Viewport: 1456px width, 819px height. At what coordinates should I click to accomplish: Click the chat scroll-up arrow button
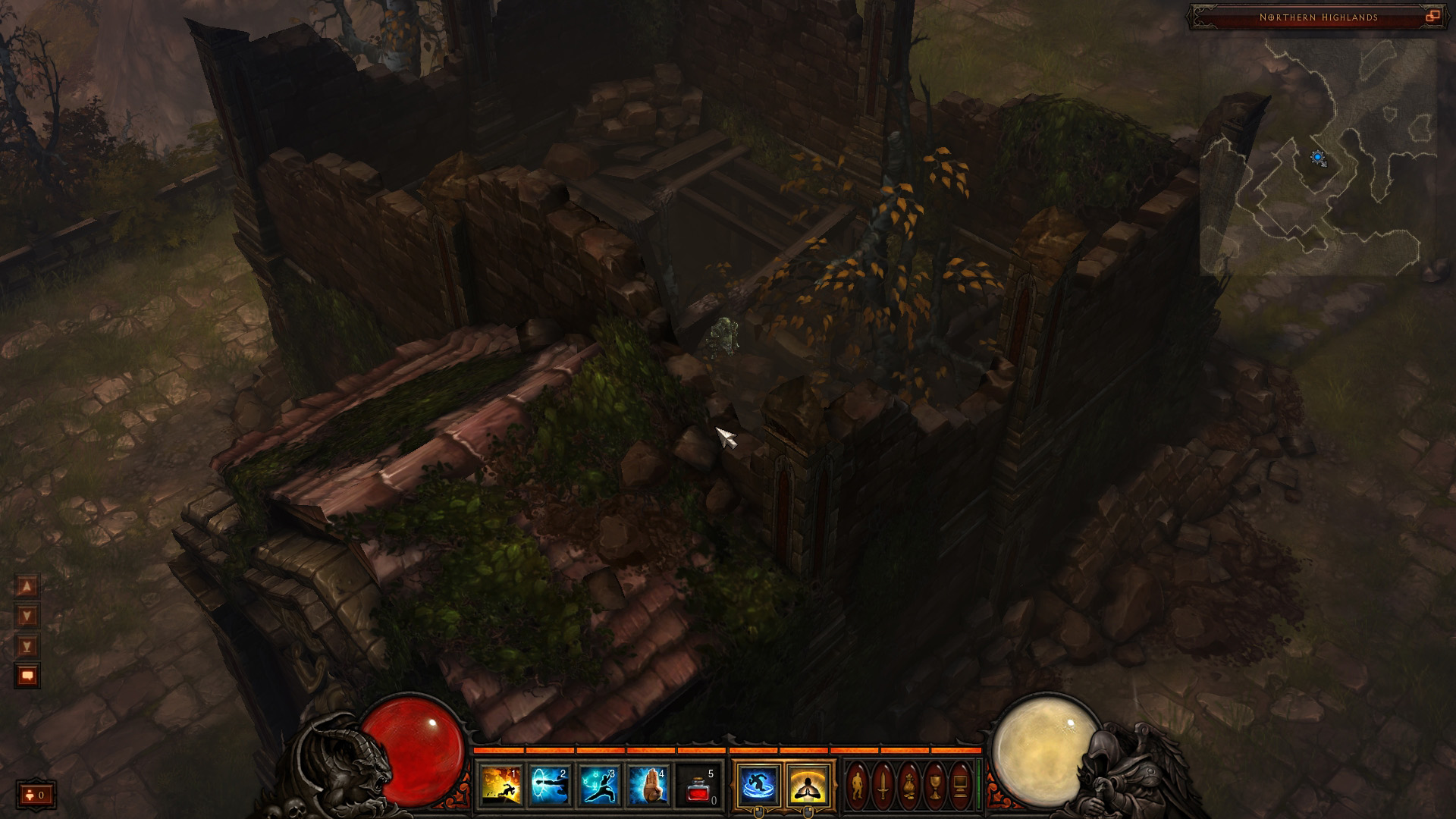point(27,586)
